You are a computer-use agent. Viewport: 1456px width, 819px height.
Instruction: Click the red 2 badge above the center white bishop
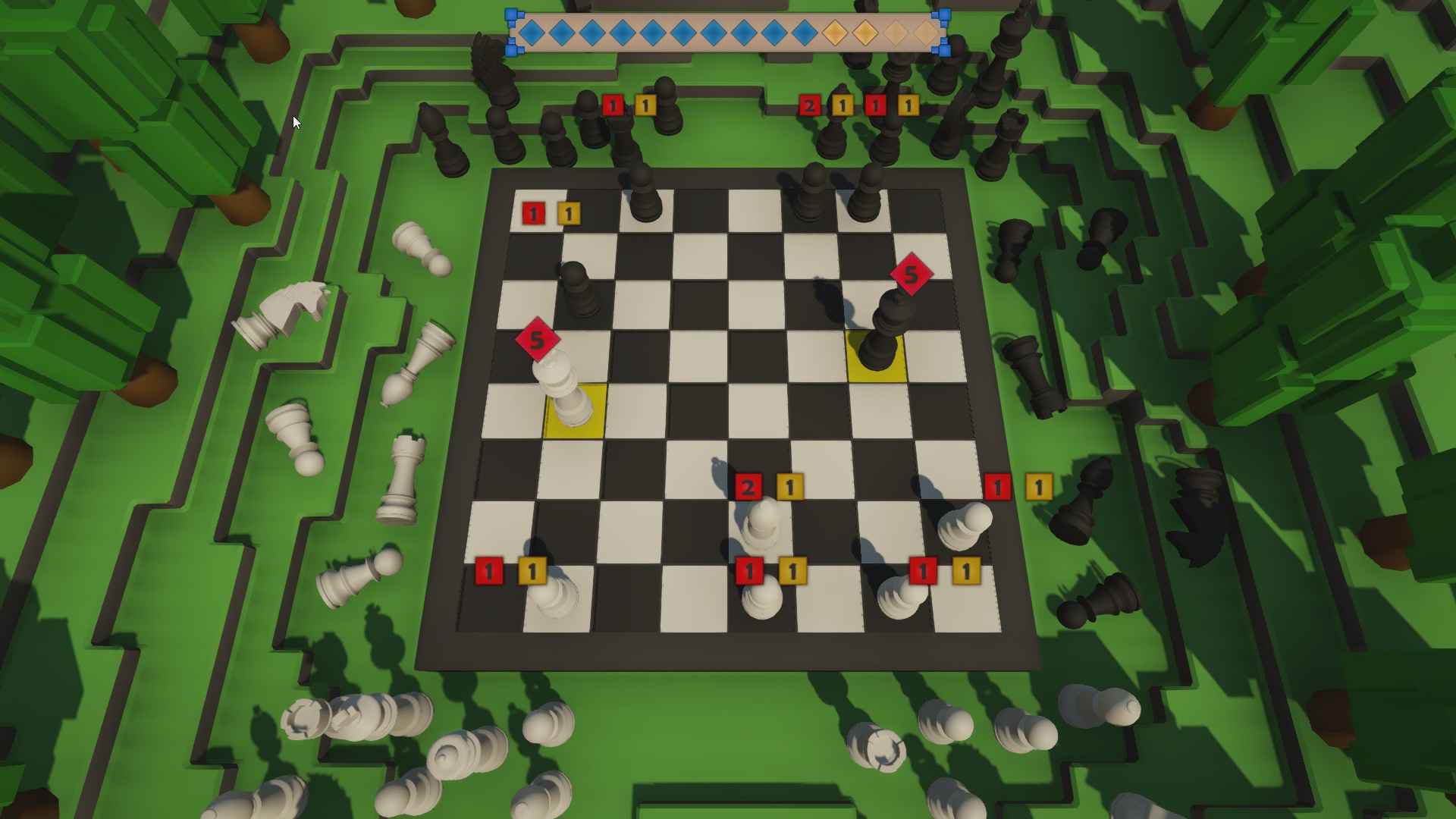[x=748, y=487]
